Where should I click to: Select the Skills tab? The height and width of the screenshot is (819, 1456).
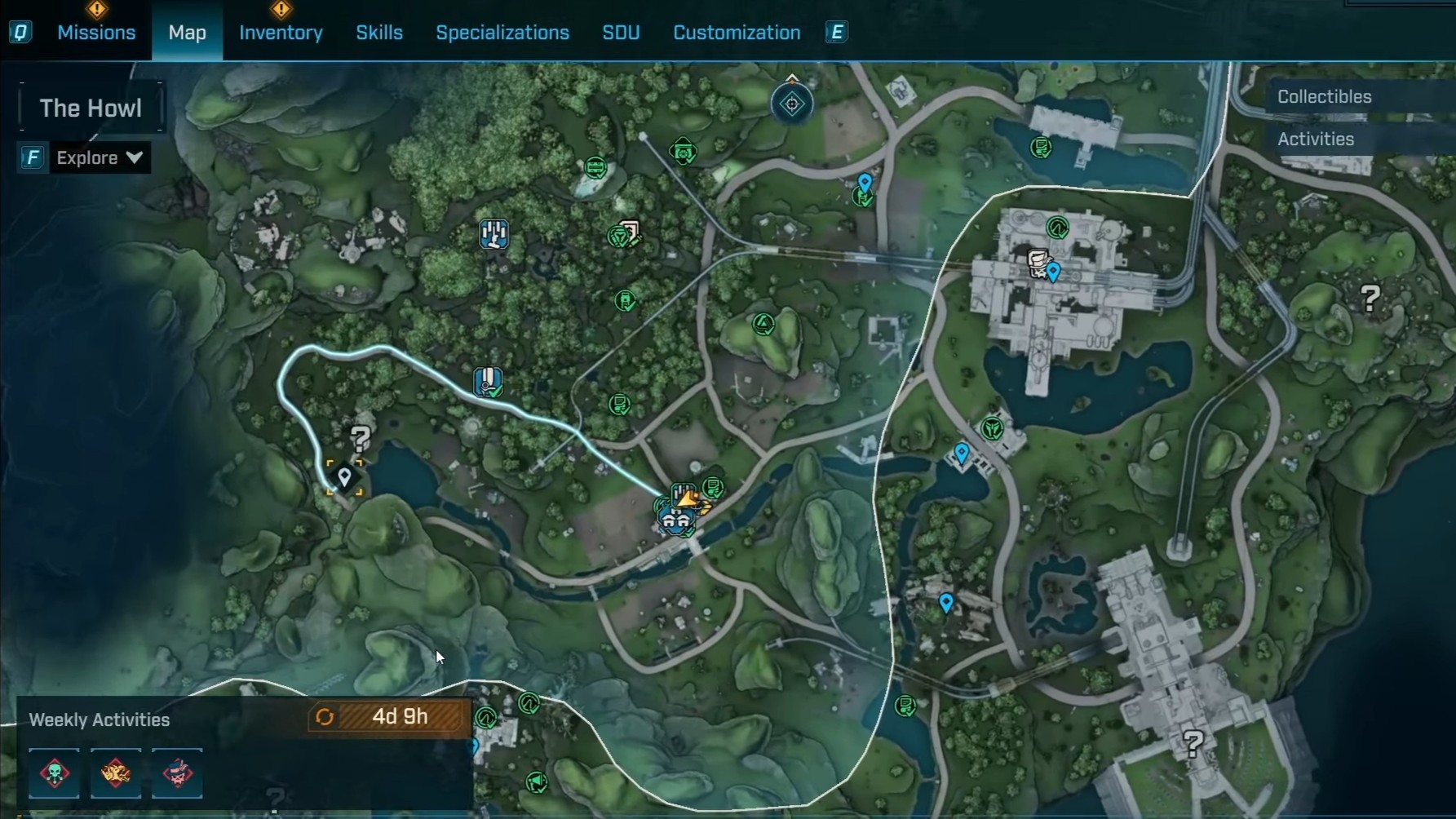coord(379,33)
